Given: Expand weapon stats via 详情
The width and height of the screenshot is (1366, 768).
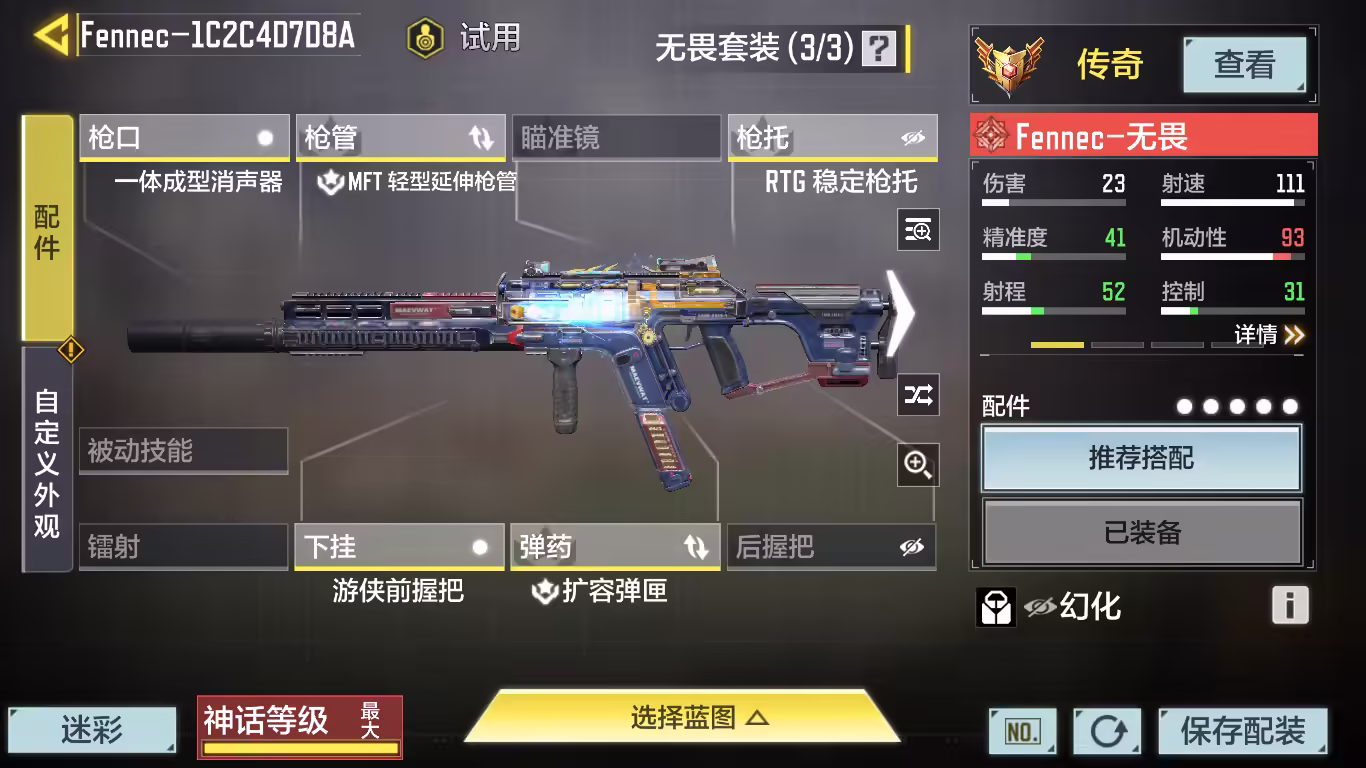Looking at the screenshot, I should 1268,335.
